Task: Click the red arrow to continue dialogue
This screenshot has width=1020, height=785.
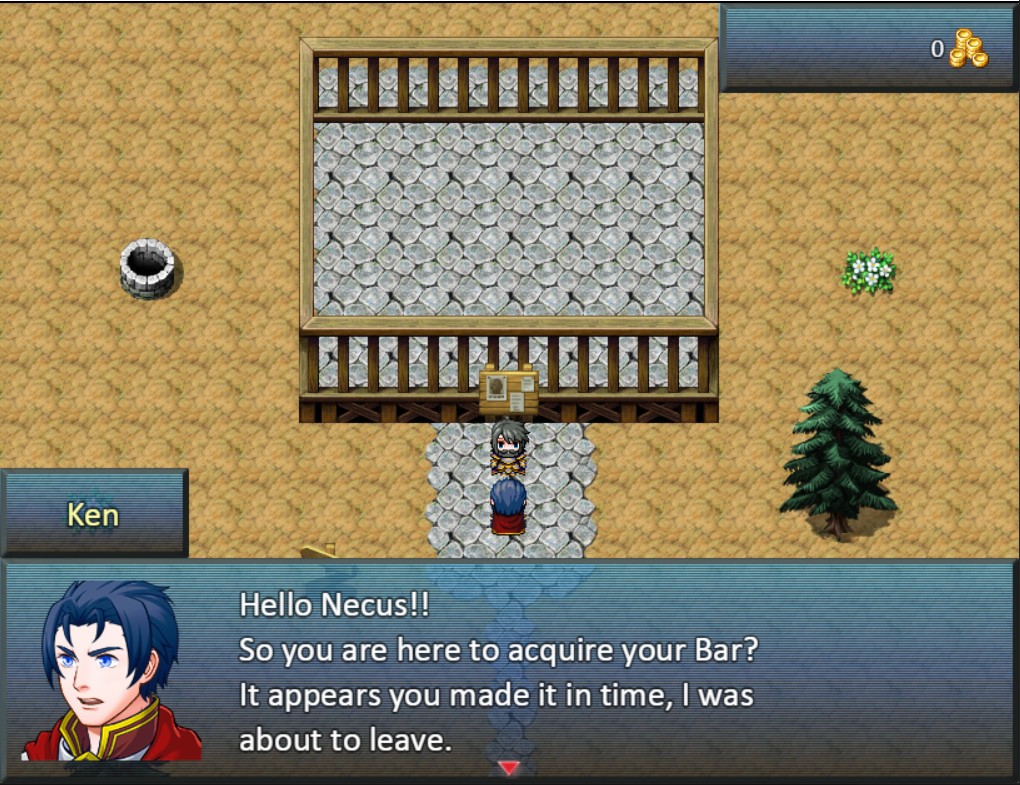Action: point(509,767)
